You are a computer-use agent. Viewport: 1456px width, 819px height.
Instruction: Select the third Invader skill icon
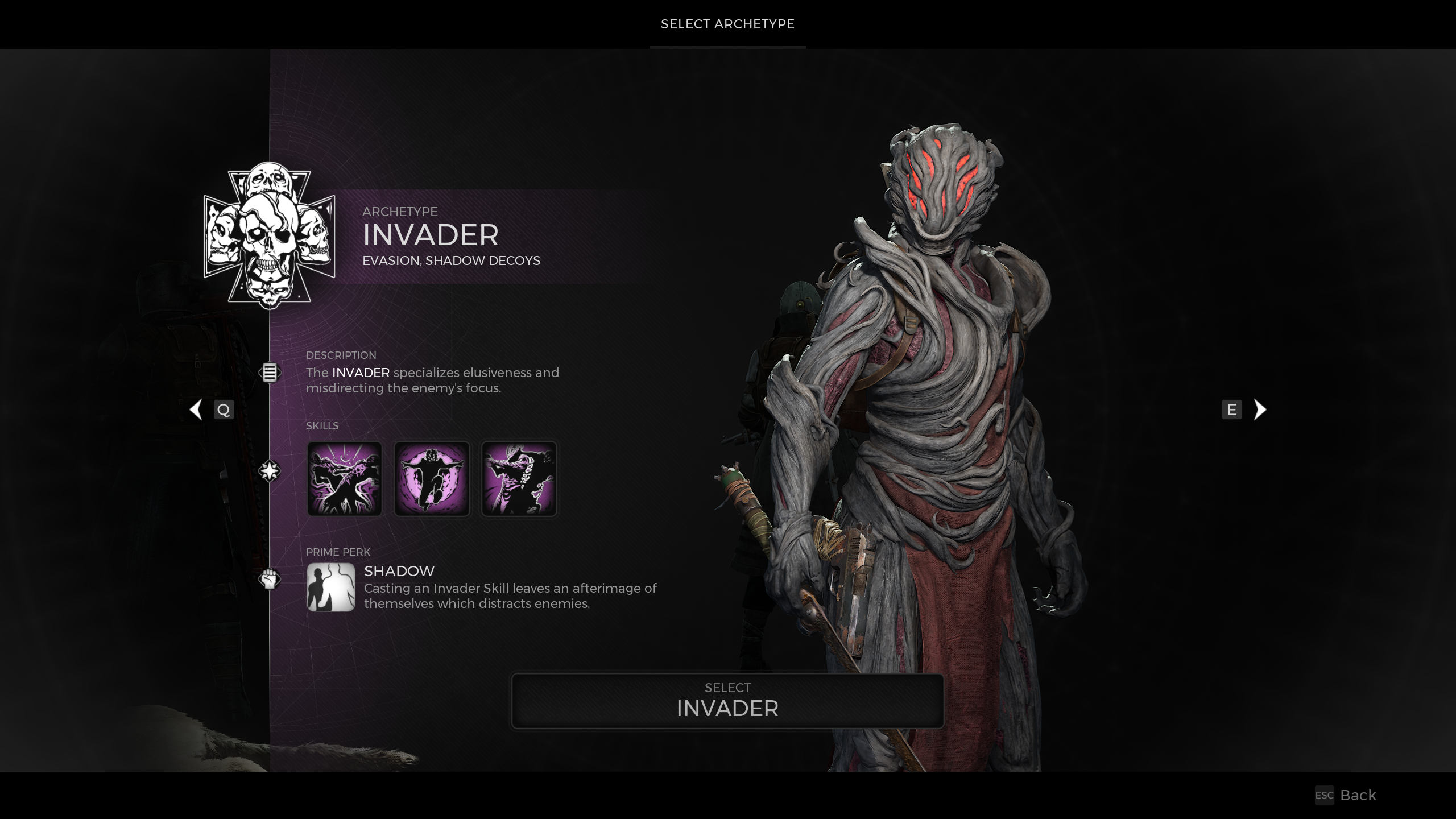tap(519, 479)
